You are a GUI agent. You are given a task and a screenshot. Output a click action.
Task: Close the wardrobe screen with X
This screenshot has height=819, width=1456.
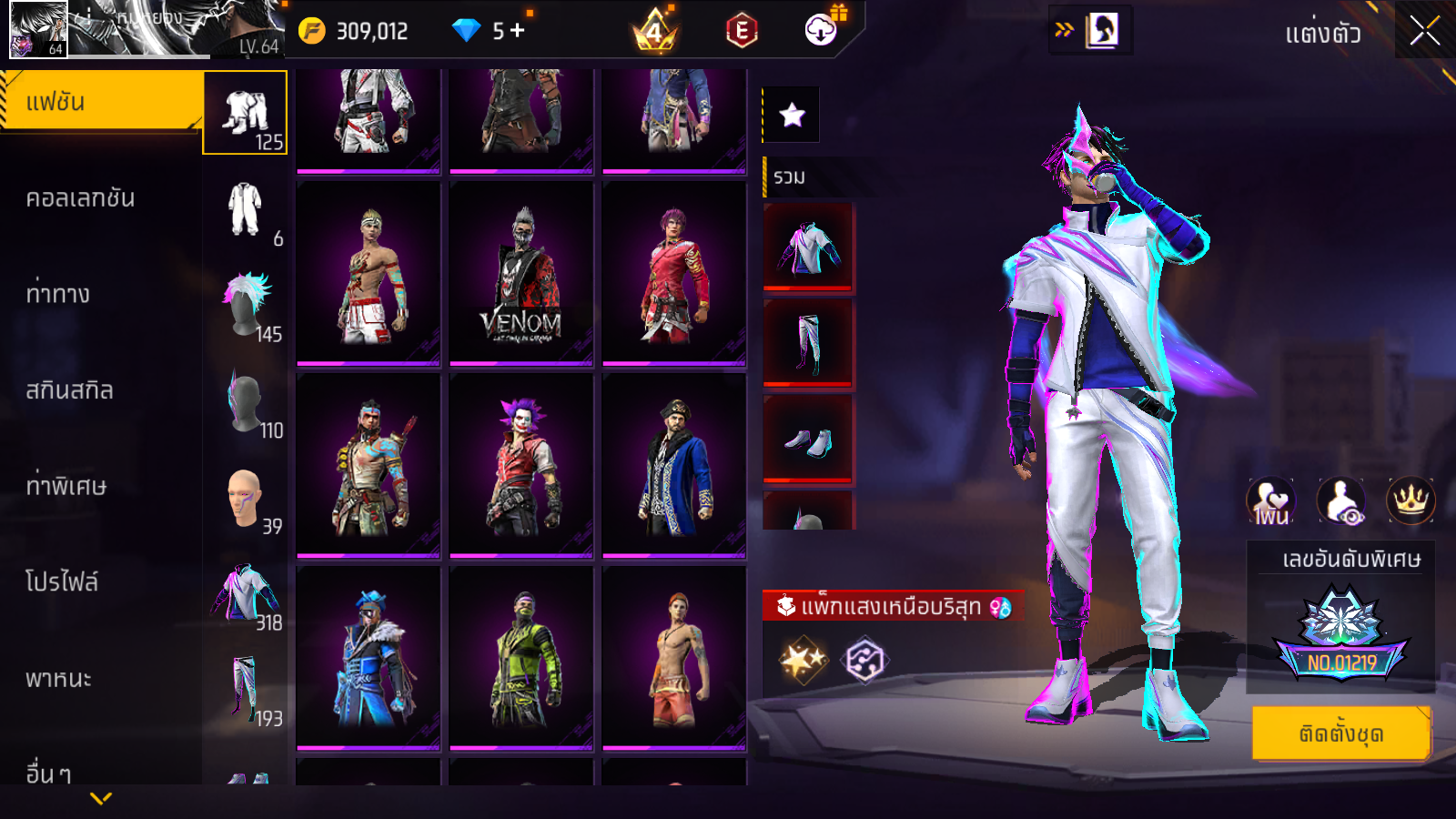pos(1424,31)
